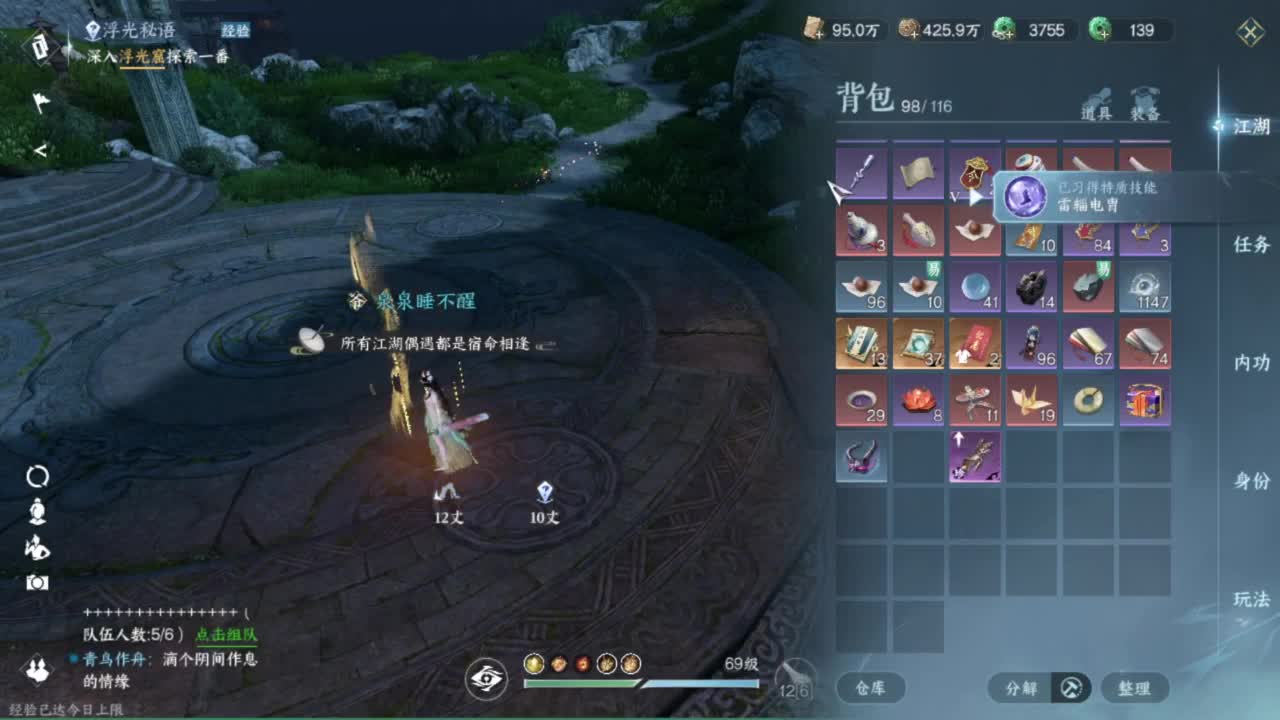Expand the white arrow beside the skill notification
The image size is (1280, 720).
pyautogui.click(x=975, y=197)
